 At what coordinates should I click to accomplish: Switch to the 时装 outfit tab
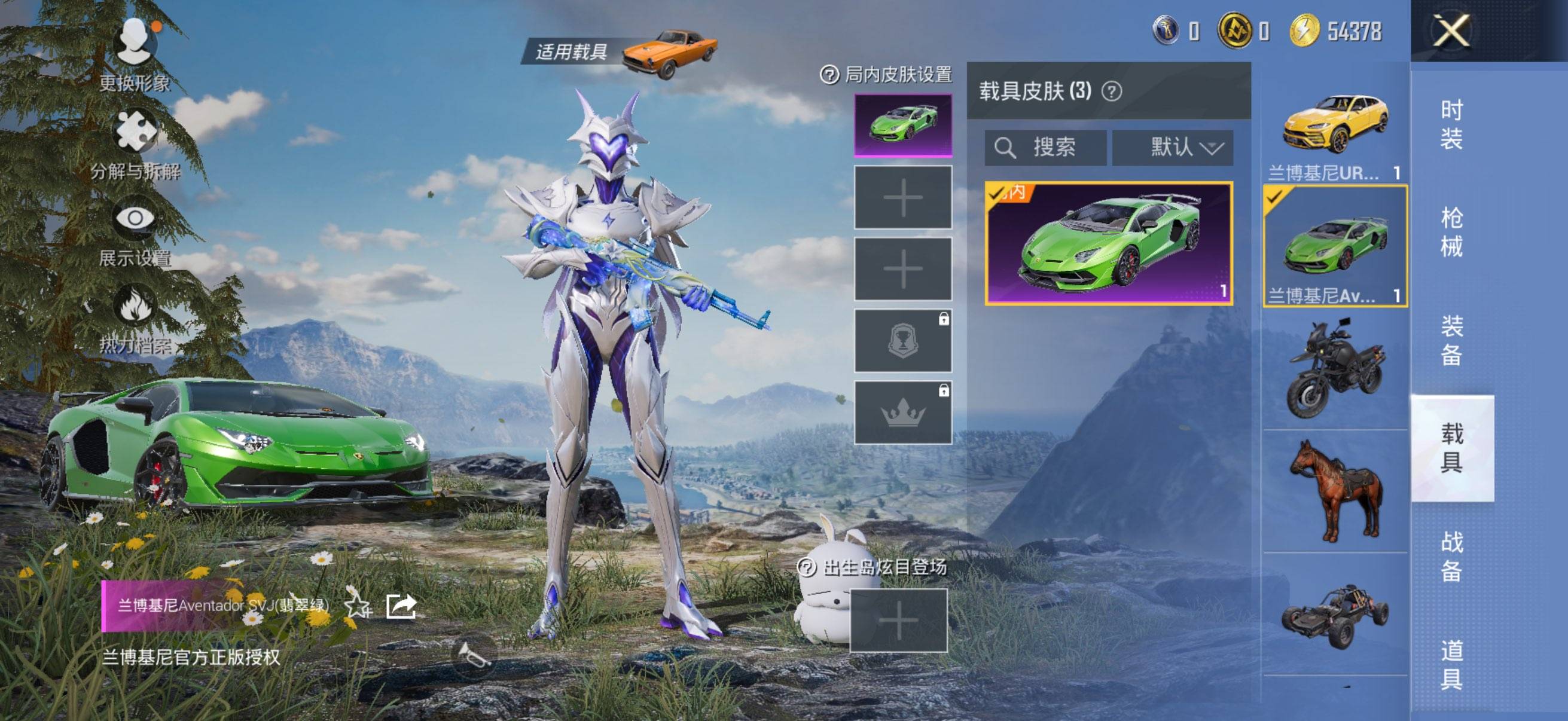(x=1452, y=125)
